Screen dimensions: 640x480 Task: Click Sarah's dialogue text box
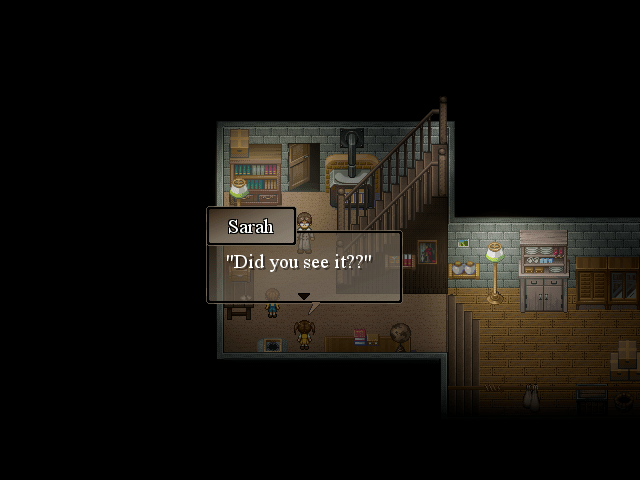point(304,266)
